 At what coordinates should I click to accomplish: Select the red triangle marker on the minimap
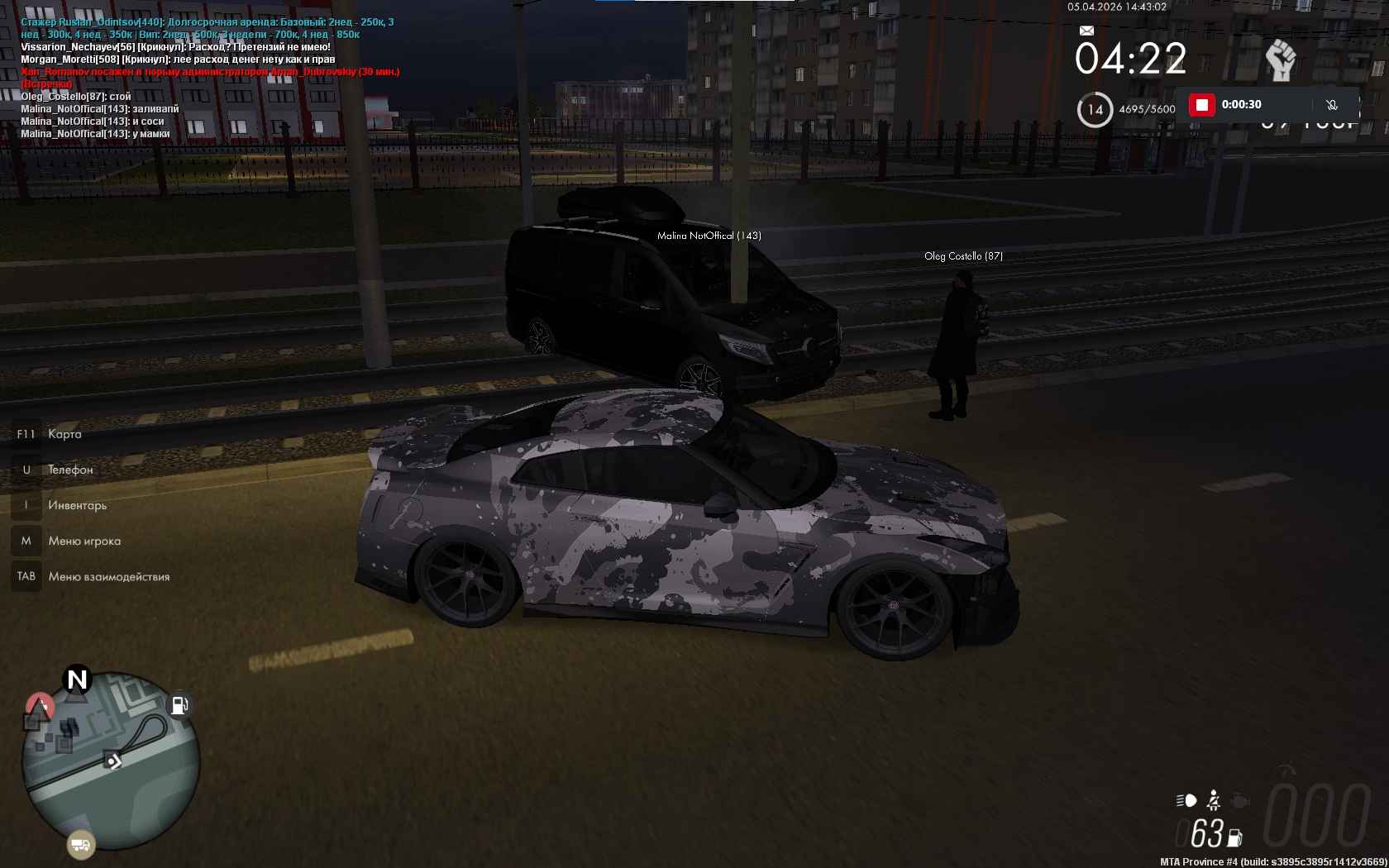point(40,706)
